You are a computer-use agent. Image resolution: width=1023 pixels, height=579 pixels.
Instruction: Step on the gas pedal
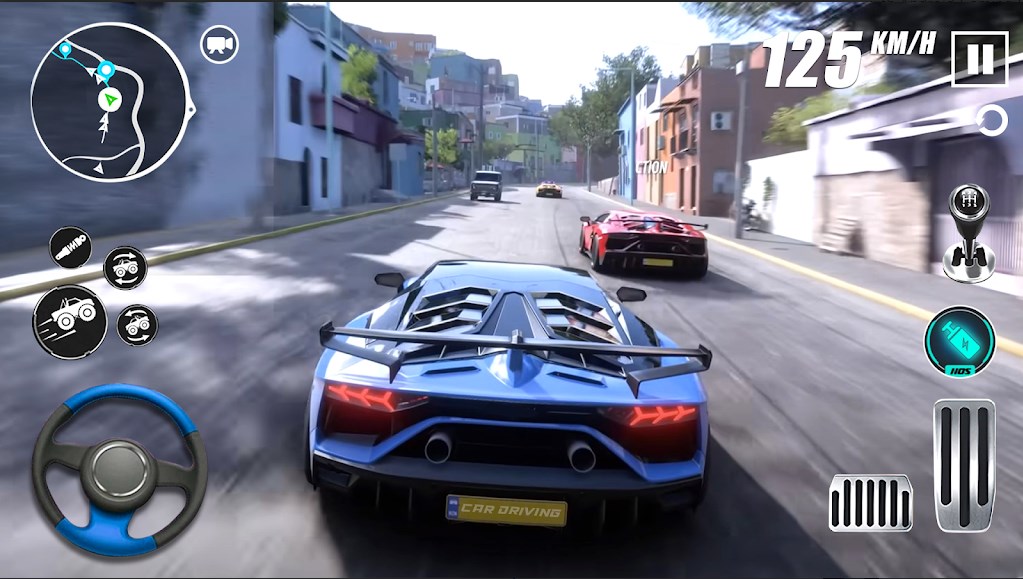coord(964,463)
